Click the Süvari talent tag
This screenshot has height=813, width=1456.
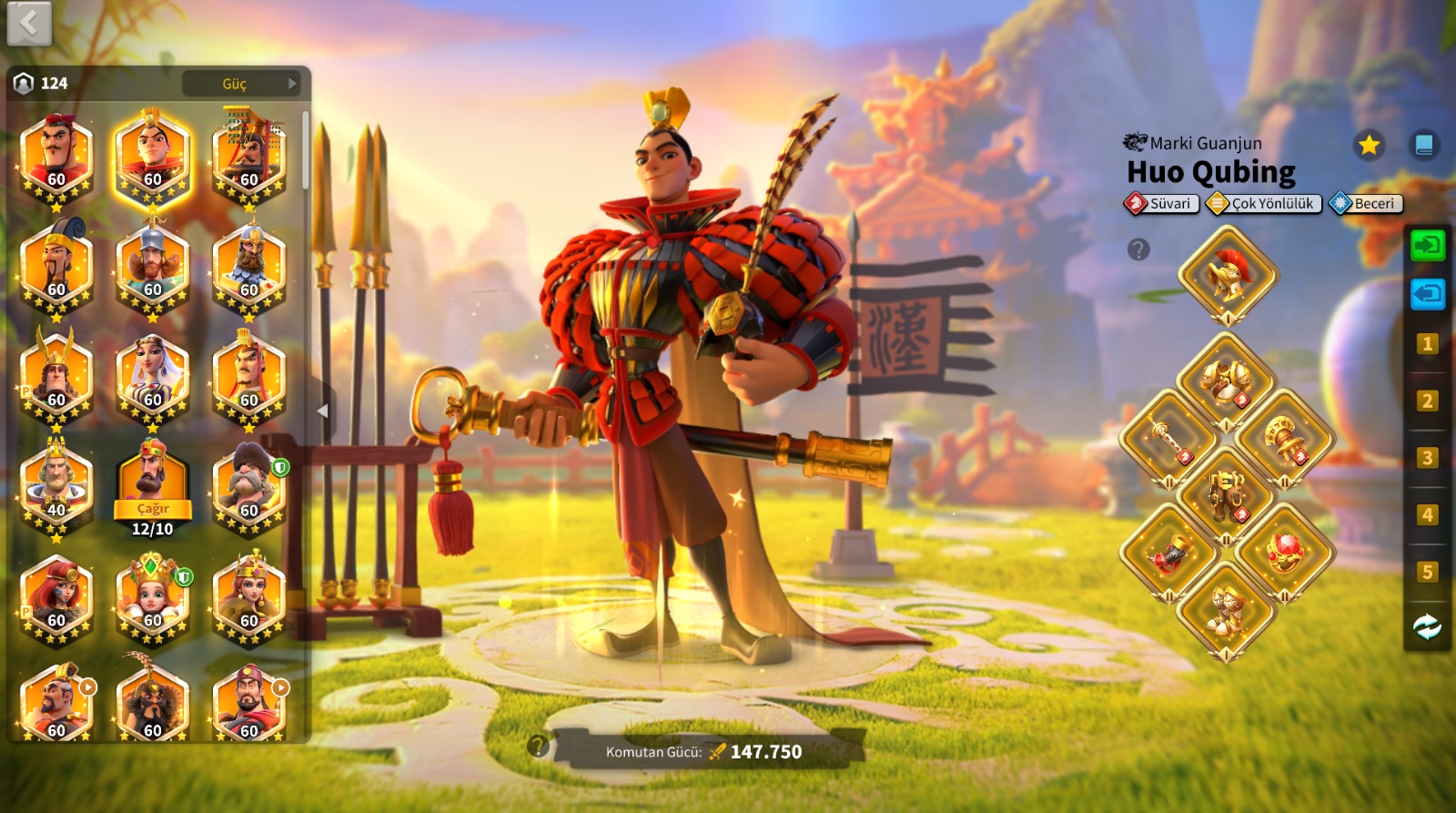pos(1162,204)
